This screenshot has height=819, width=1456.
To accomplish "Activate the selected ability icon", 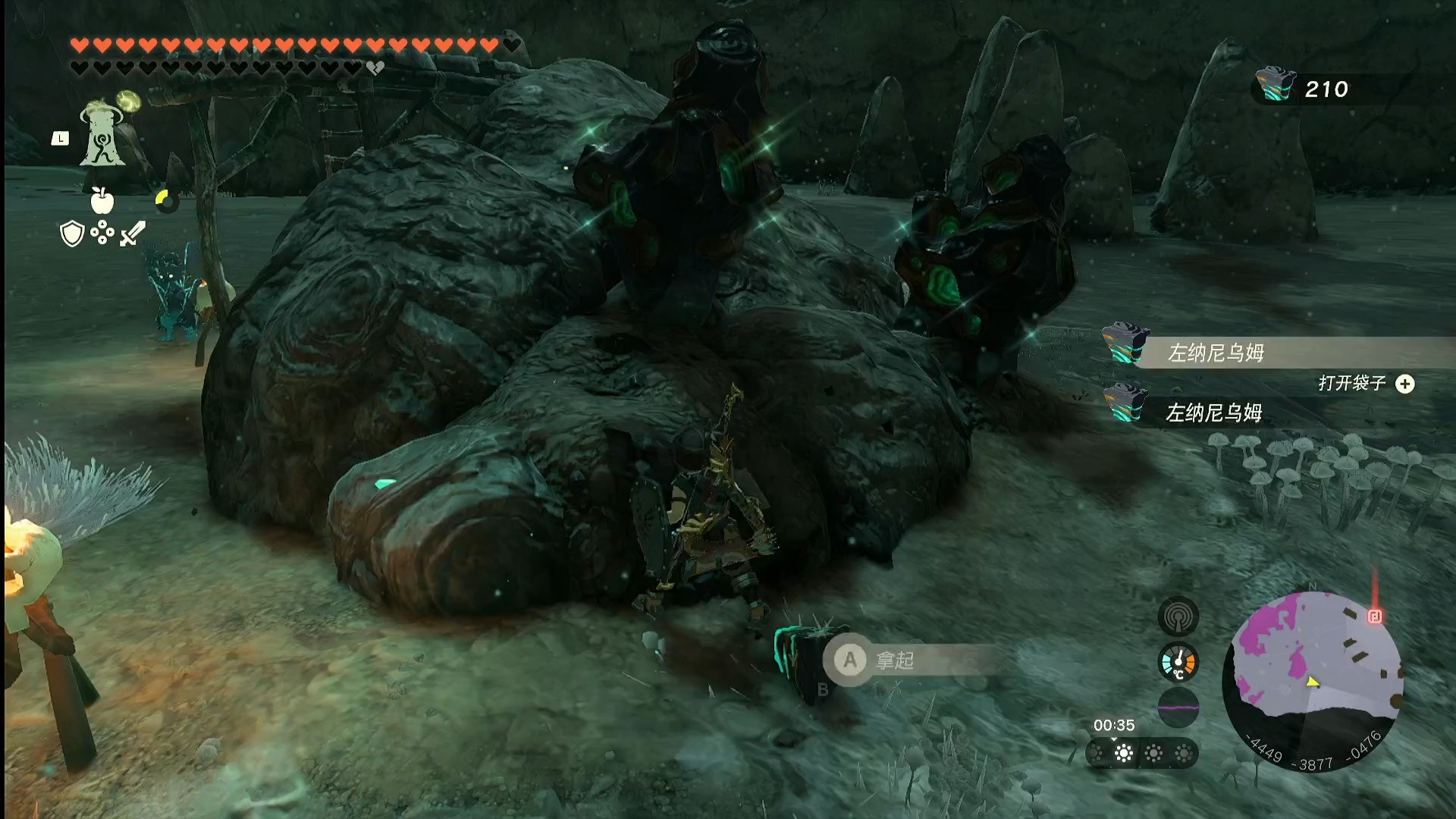I will tap(102, 135).
